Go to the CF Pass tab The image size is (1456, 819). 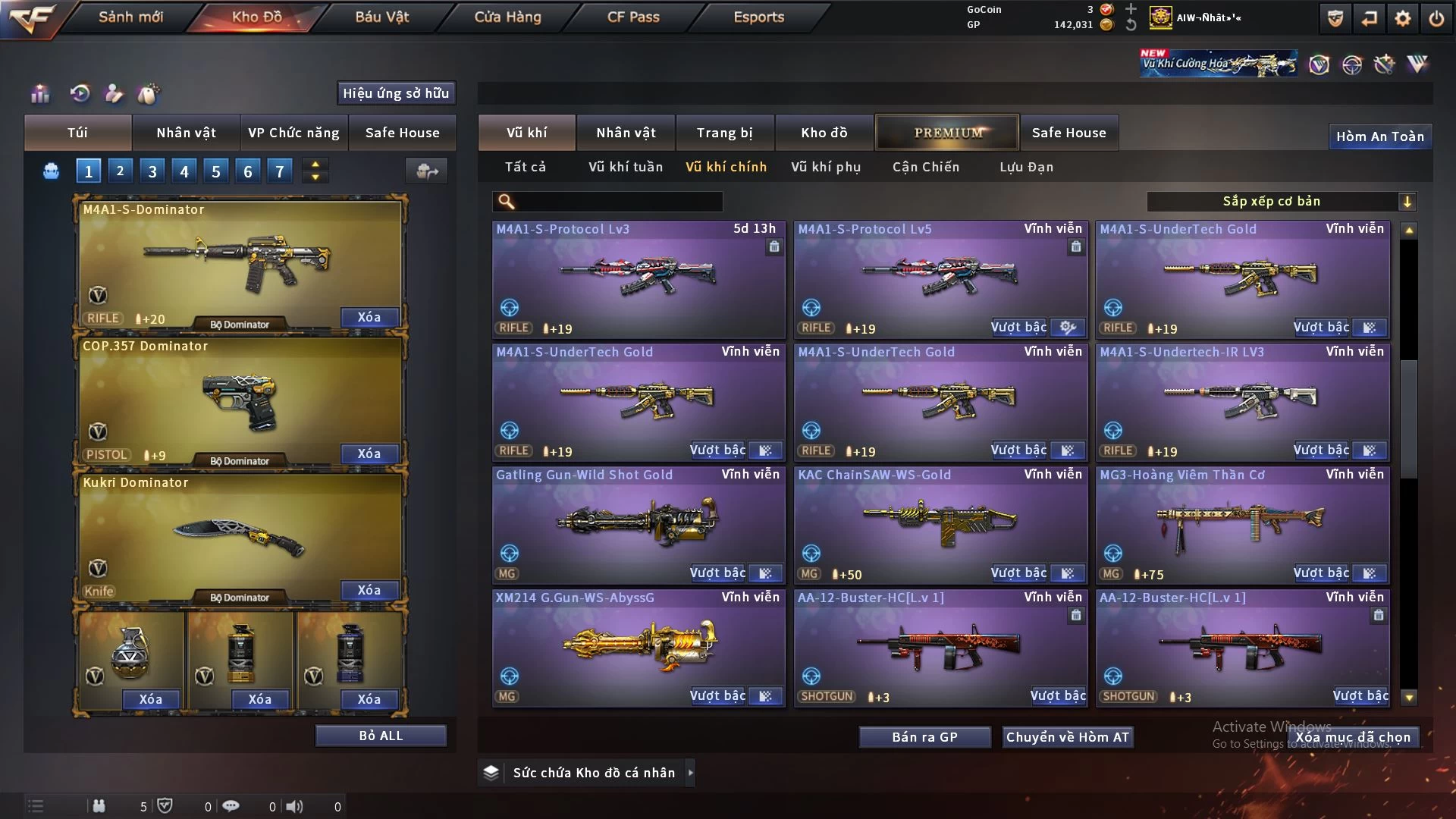633,17
